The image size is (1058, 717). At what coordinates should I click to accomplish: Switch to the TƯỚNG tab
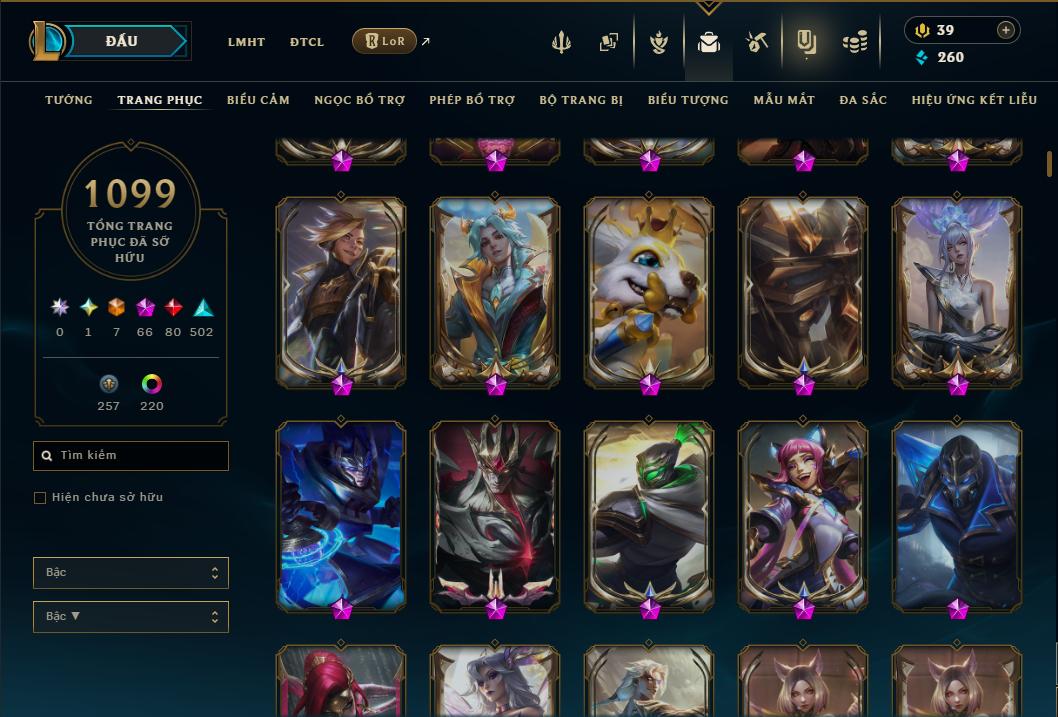point(69,100)
